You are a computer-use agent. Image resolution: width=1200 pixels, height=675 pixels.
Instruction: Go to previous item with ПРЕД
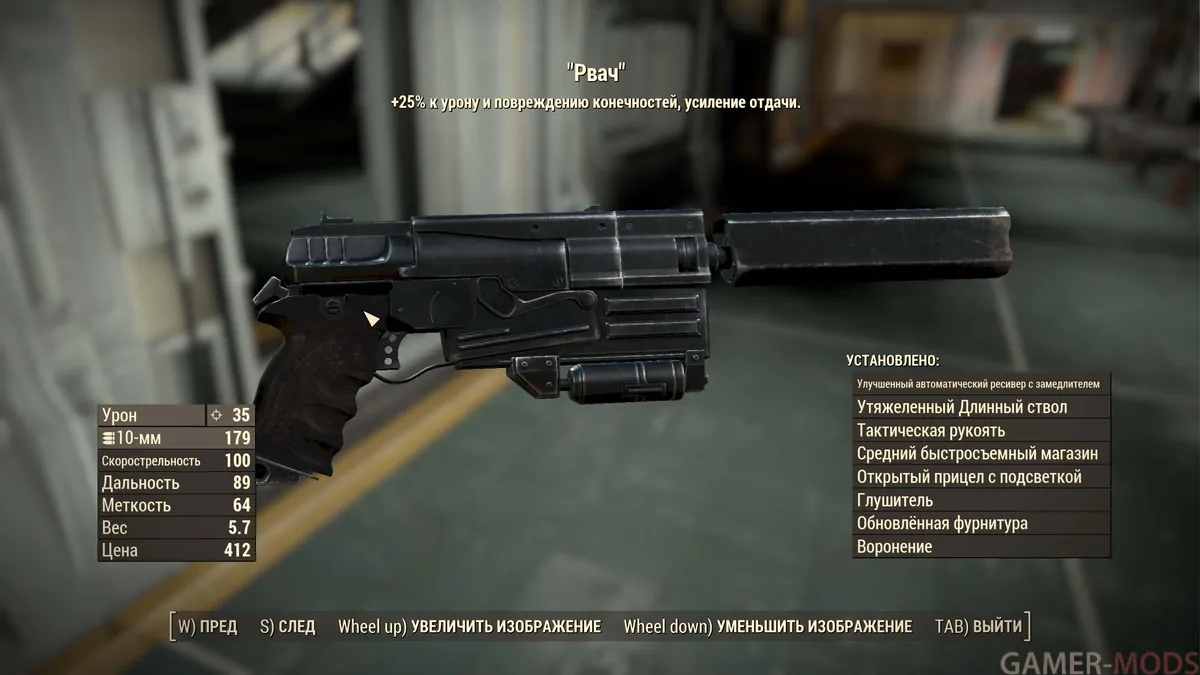pos(208,627)
